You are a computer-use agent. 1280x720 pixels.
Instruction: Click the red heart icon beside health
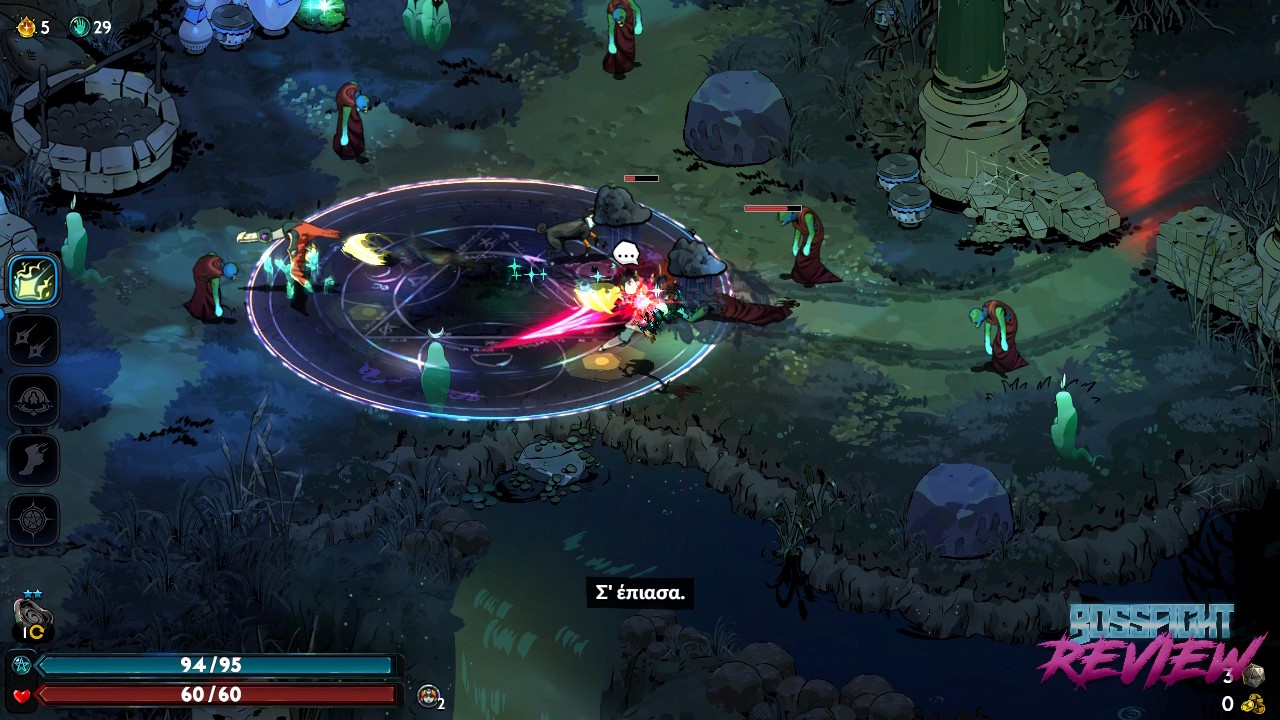click(x=20, y=695)
